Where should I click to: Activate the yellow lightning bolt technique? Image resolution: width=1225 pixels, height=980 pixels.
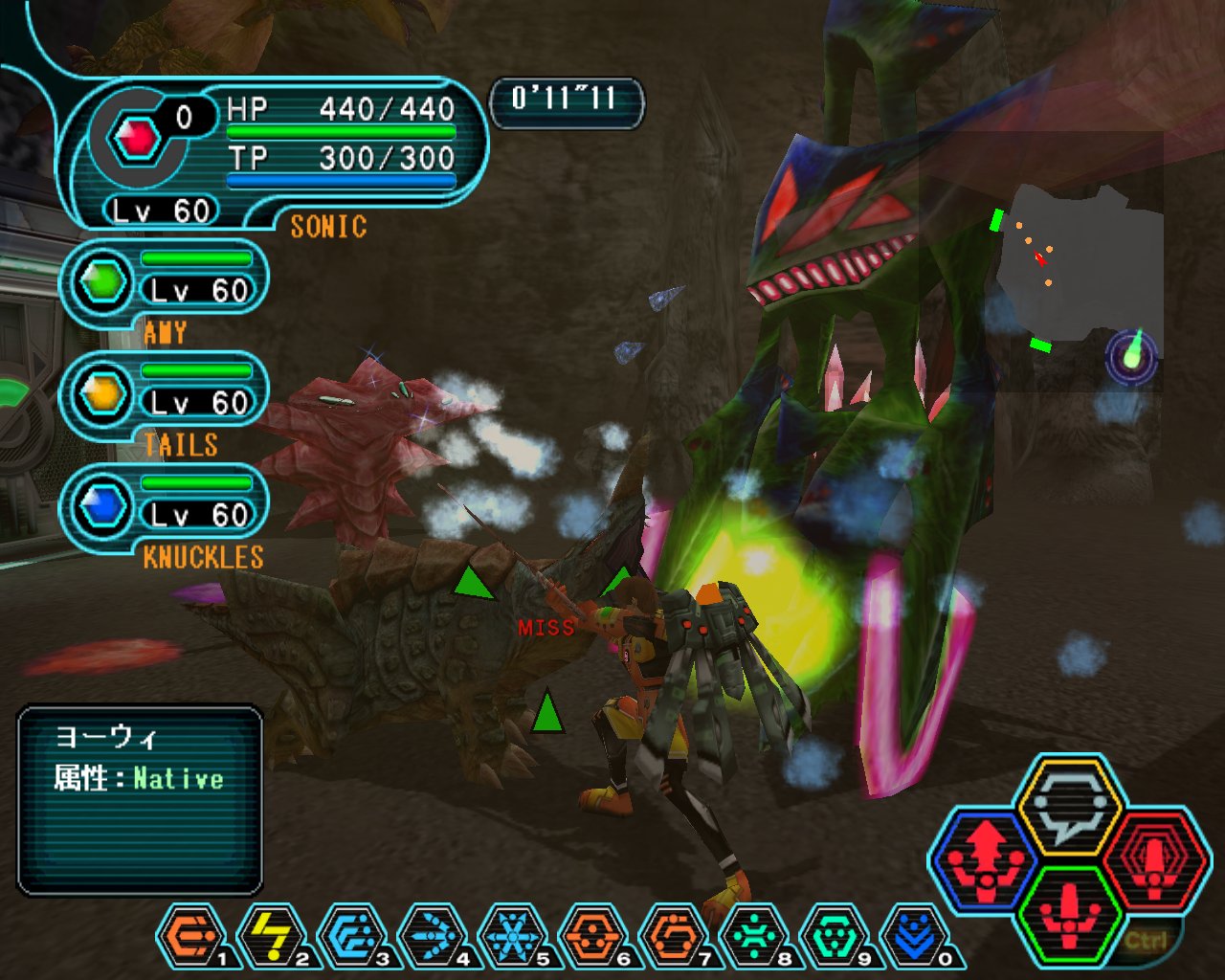(271, 936)
